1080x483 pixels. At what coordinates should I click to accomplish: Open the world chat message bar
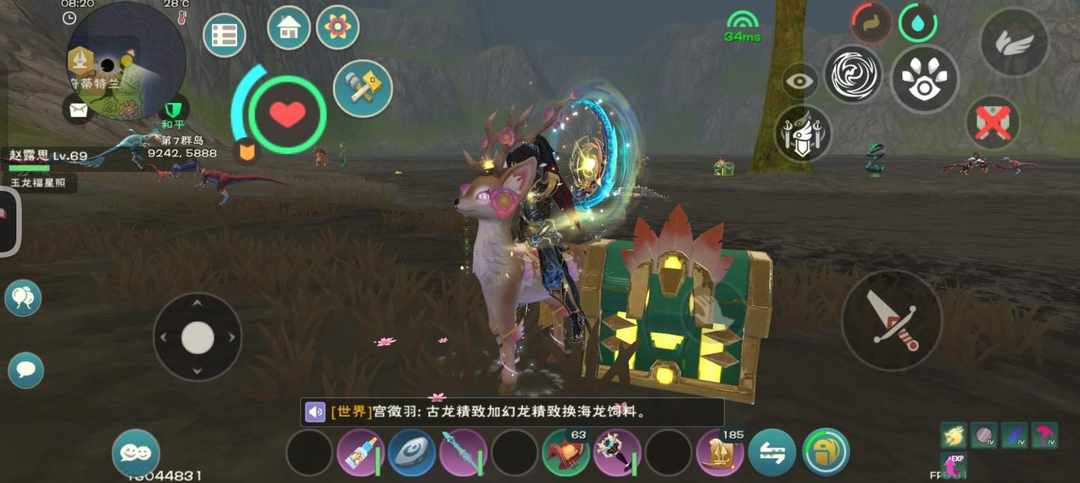[512, 412]
